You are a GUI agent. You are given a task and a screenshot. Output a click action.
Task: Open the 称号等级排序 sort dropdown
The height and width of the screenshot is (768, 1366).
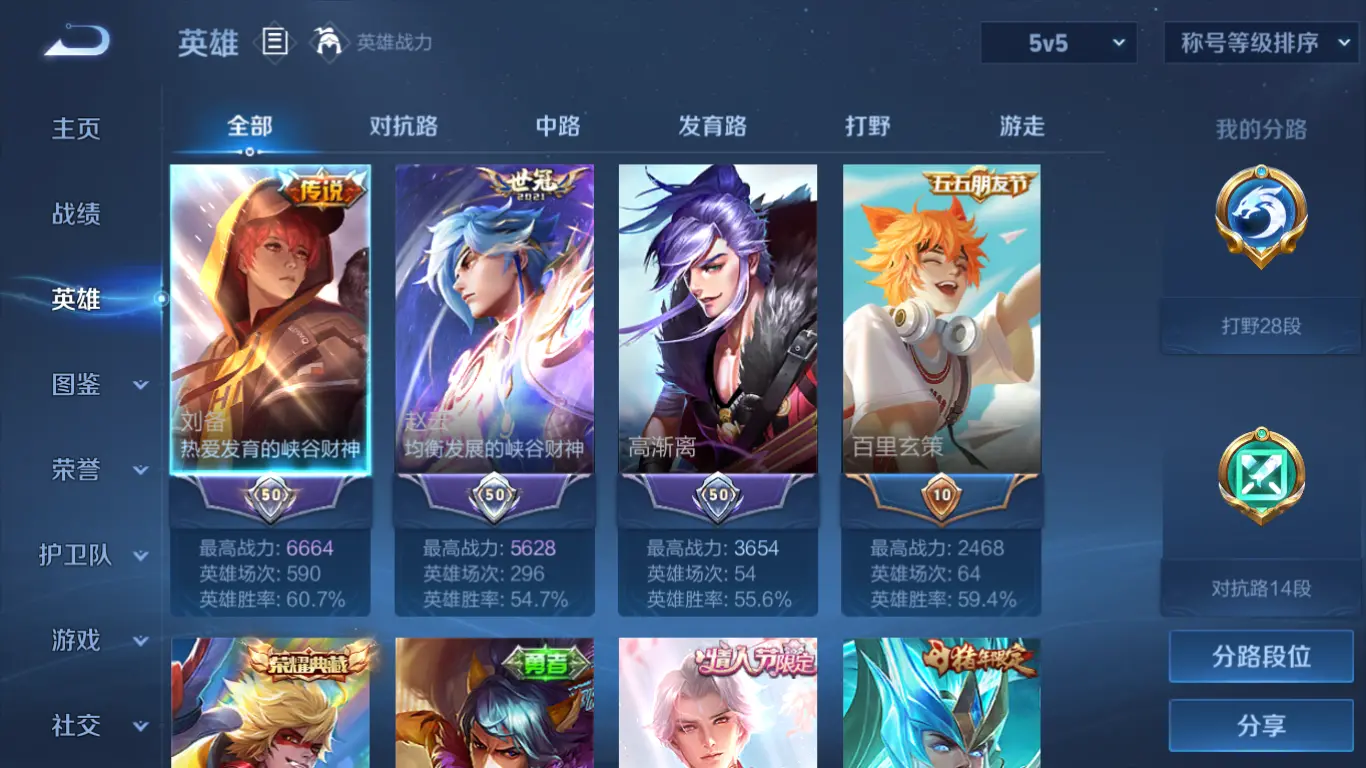1259,43
